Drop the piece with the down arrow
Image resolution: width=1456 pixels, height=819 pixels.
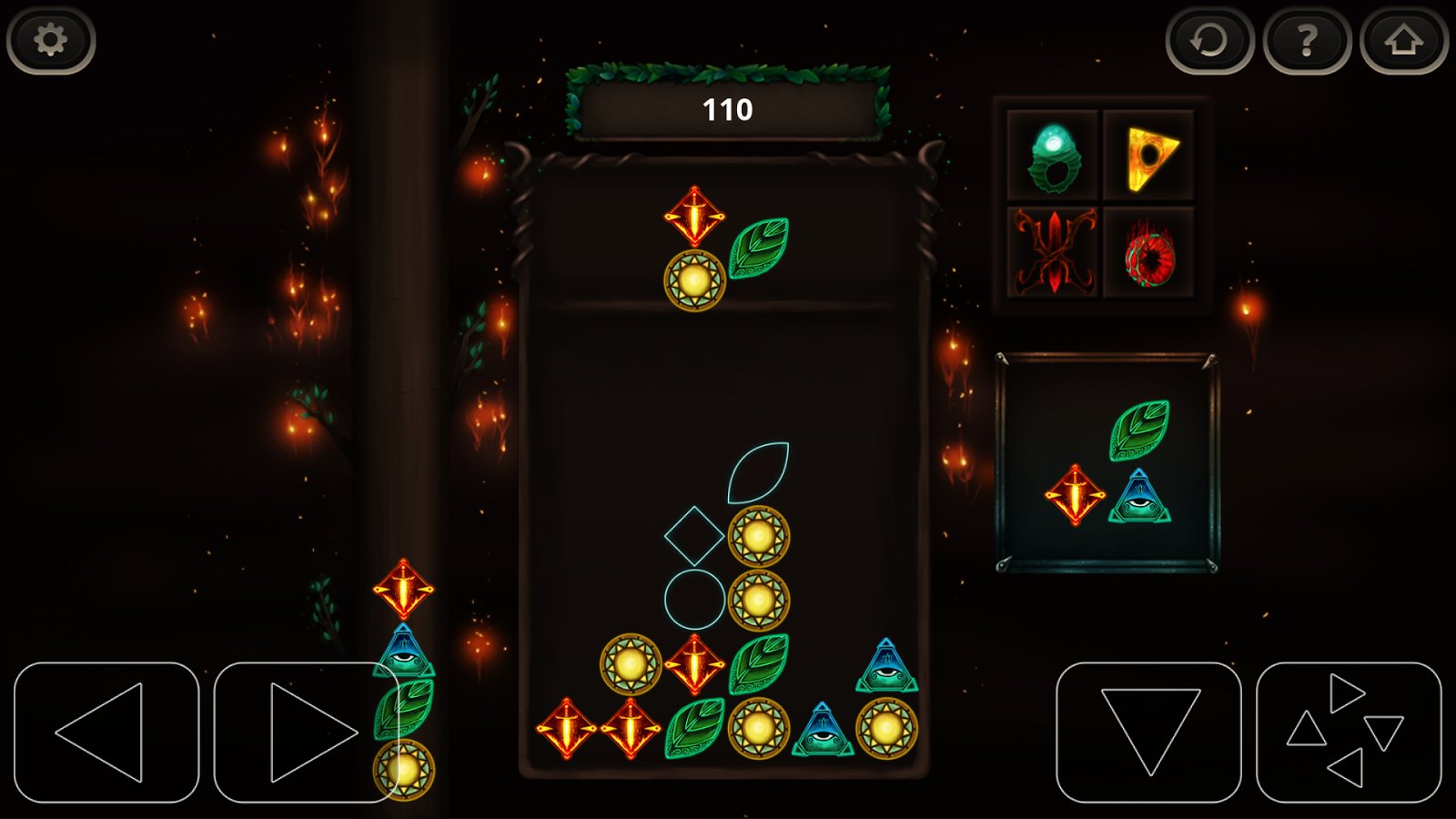pos(1149,733)
